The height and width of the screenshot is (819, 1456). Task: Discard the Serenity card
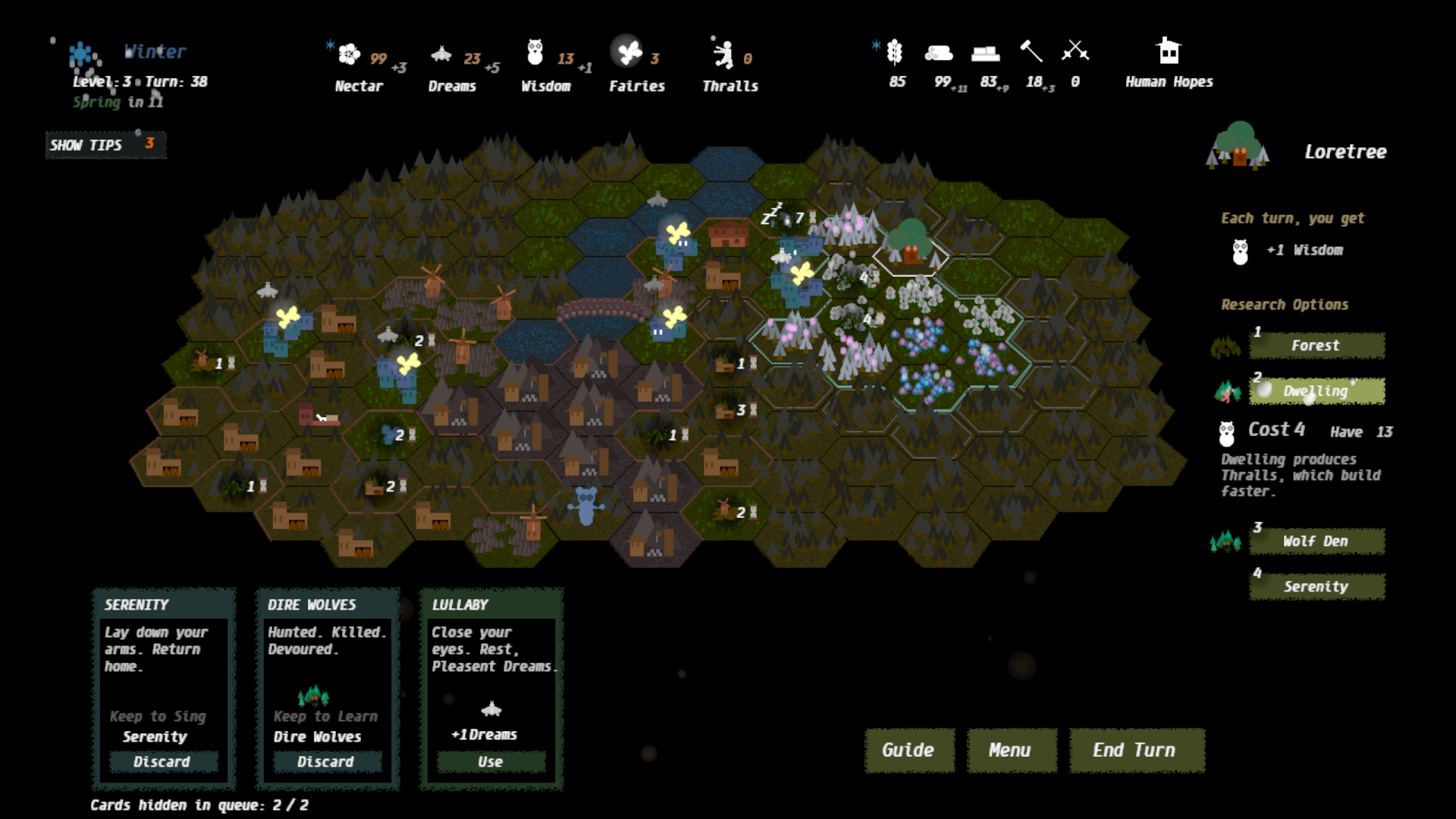click(x=163, y=761)
